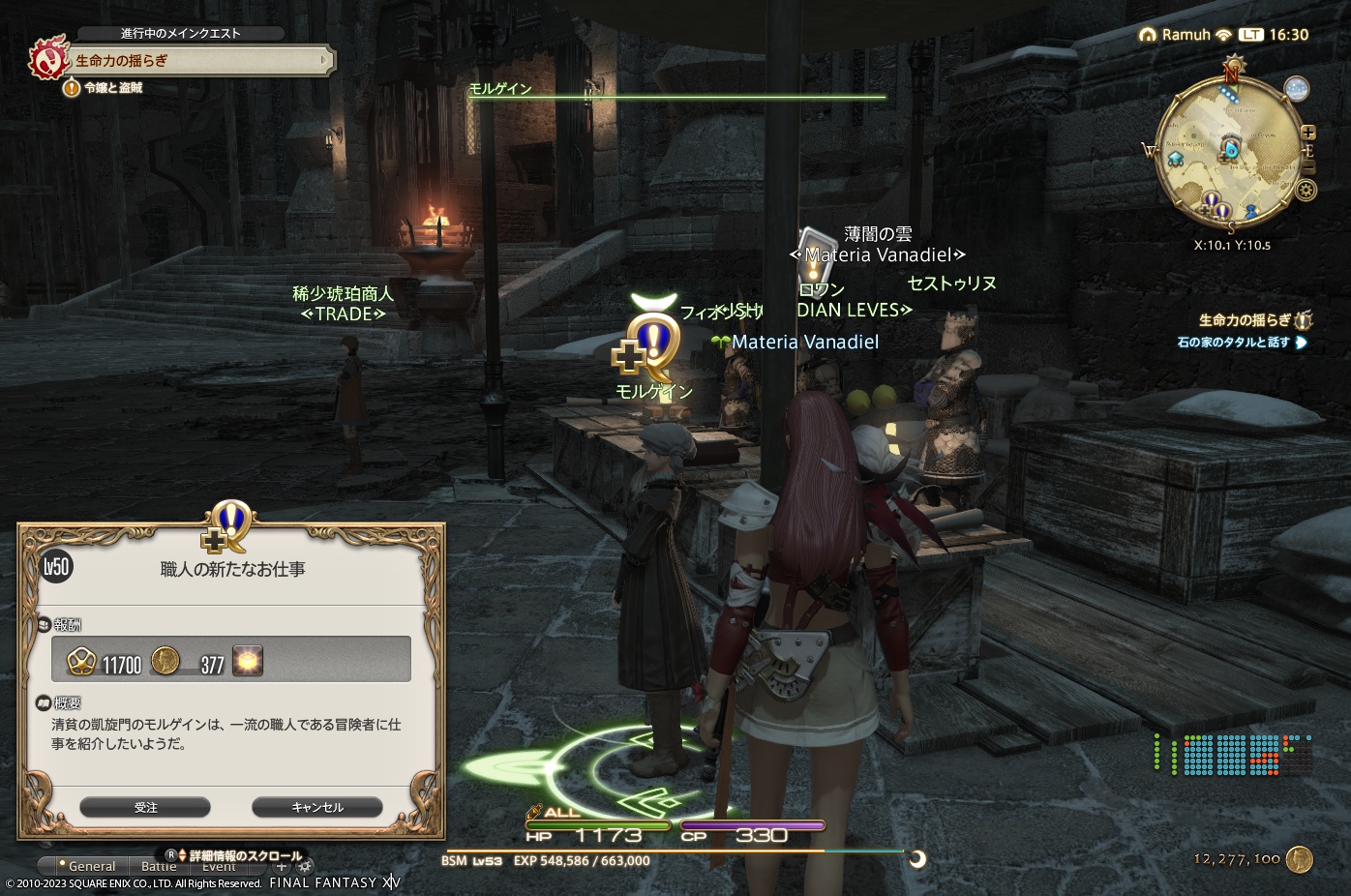Click the moon icon beside the gil total

(916, 859)
